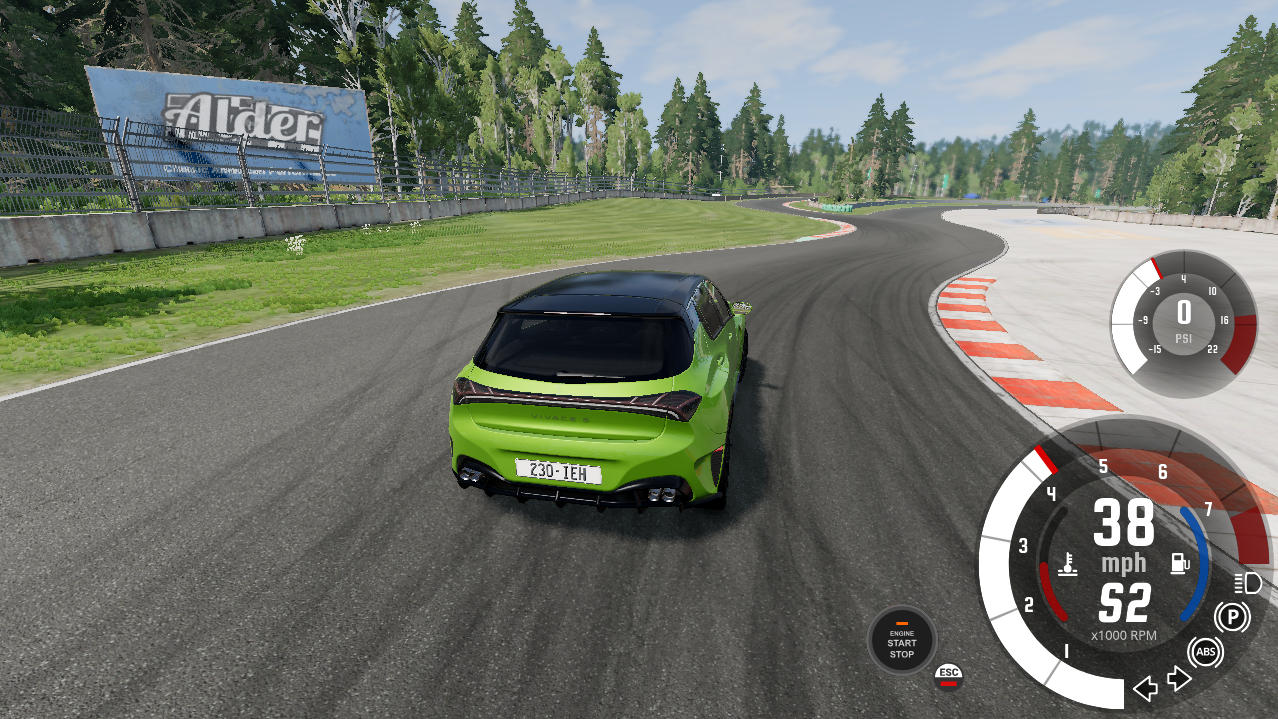The height and width of the screenshot is (719, 1278).
Task: Push the Engine Start Stop button
Action: 901,639
